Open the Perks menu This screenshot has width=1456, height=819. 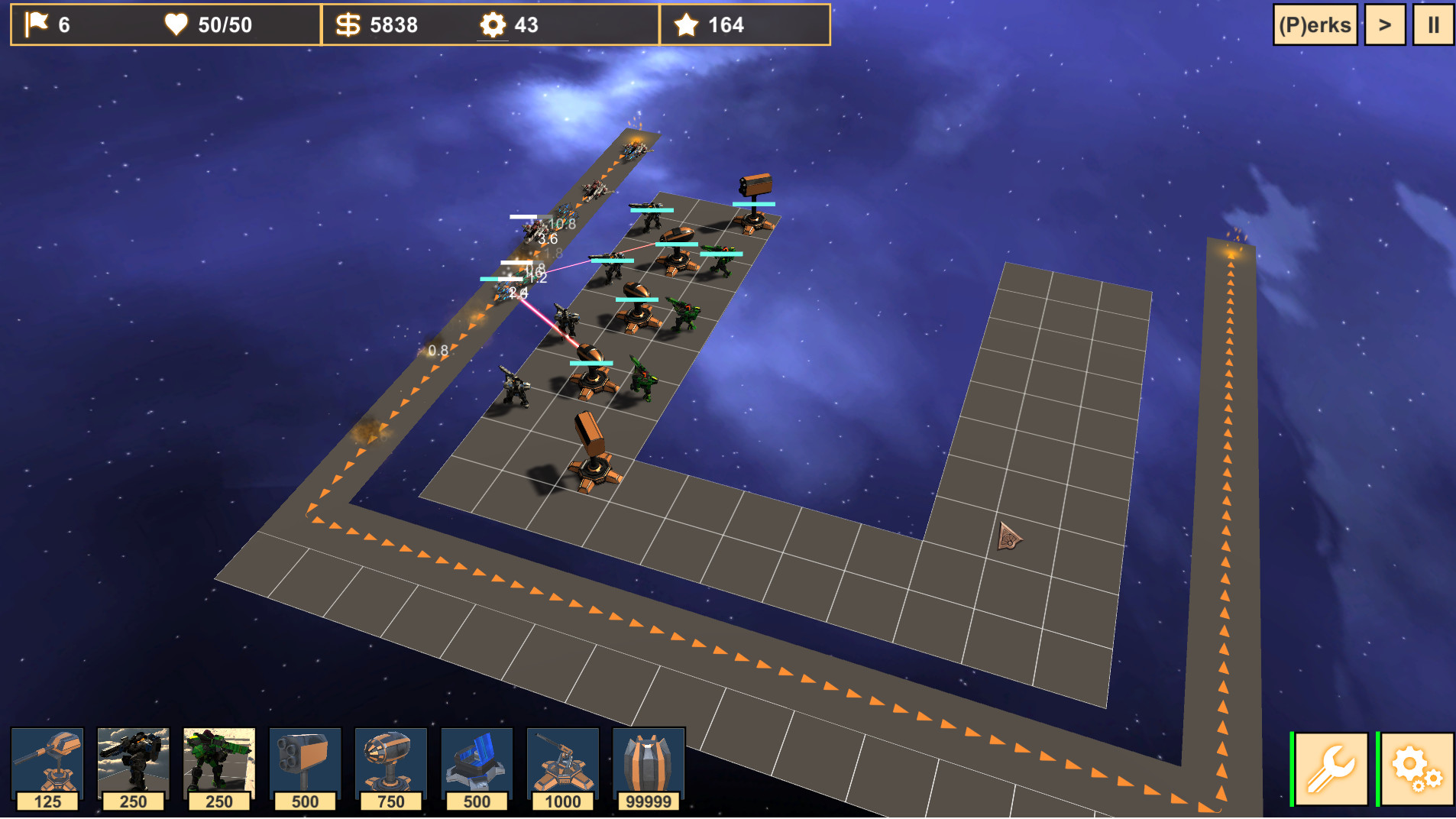pyautogui.click(x=1315, y=24)
